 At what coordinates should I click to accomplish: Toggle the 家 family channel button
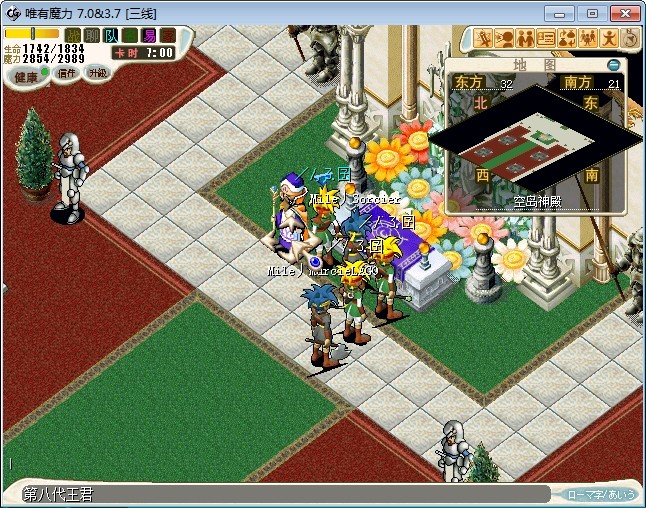pyautogui.click(x=167, y=35)
